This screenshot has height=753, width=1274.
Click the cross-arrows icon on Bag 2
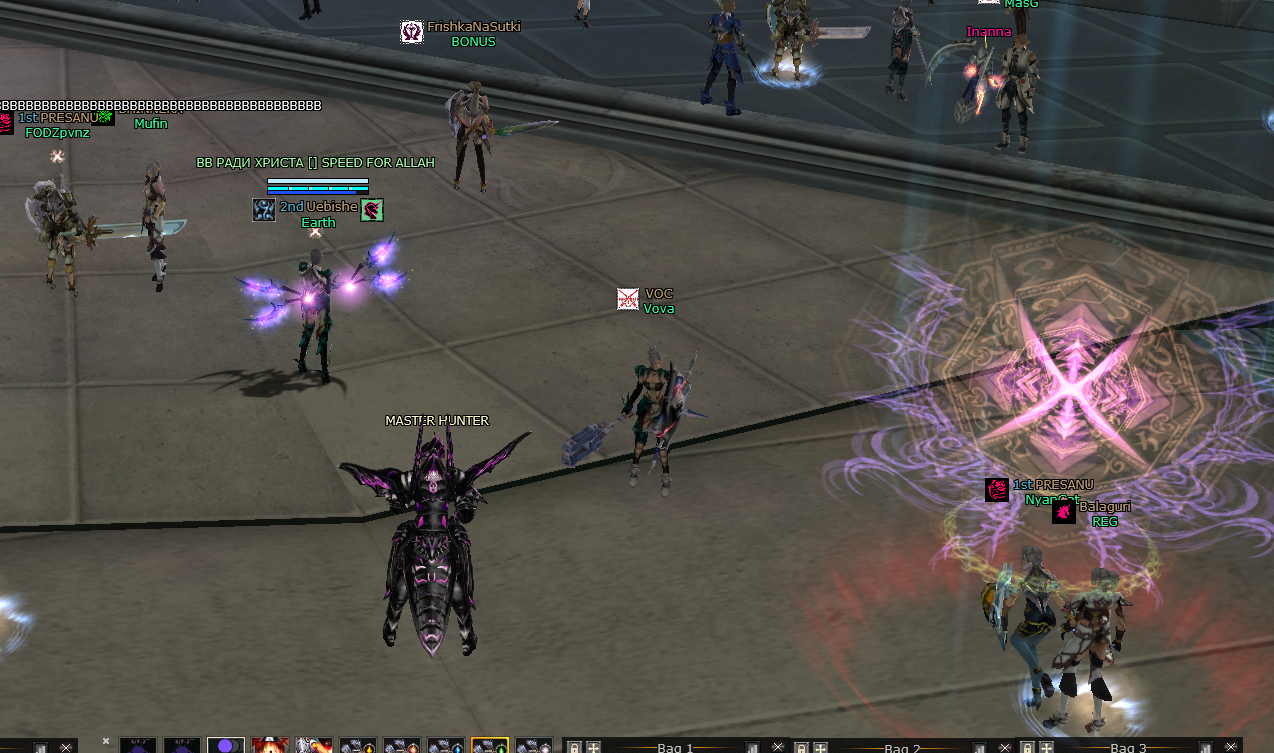820,747
